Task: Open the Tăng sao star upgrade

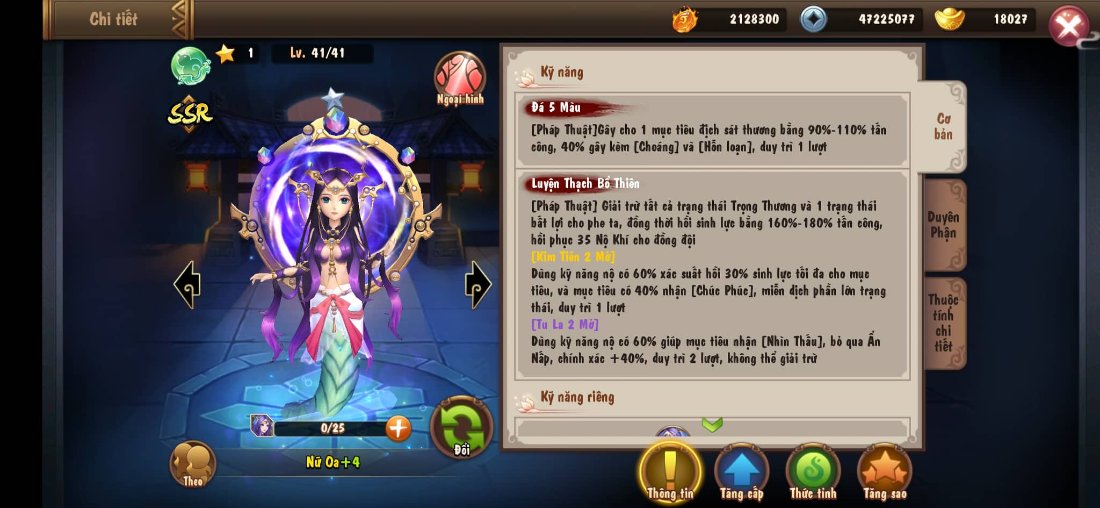Action: tap(885, 470)
